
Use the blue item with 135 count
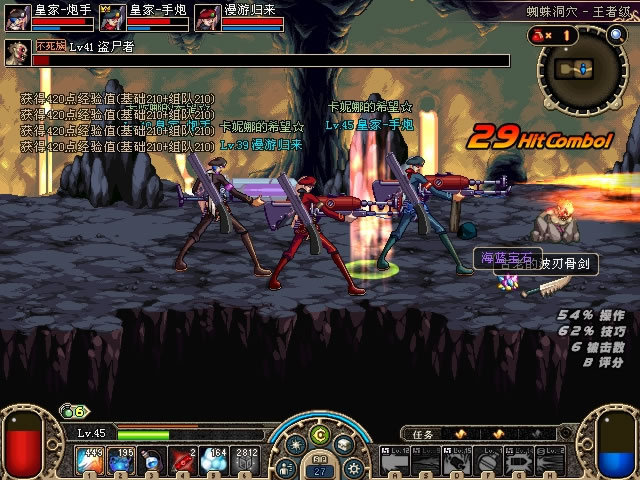click(x=121, y=460)
